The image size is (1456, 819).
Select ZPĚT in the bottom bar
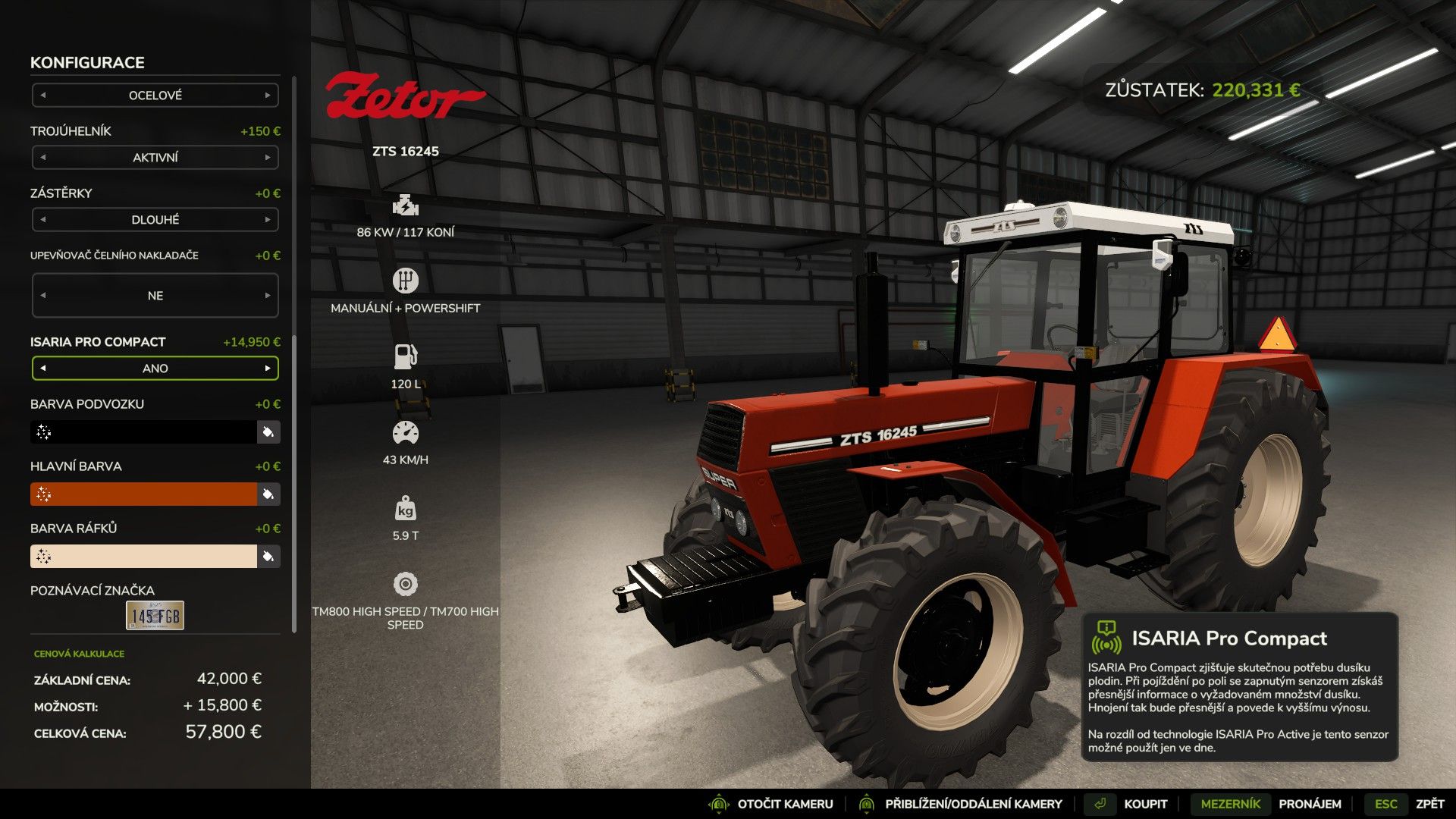[x=1429, y=803]
